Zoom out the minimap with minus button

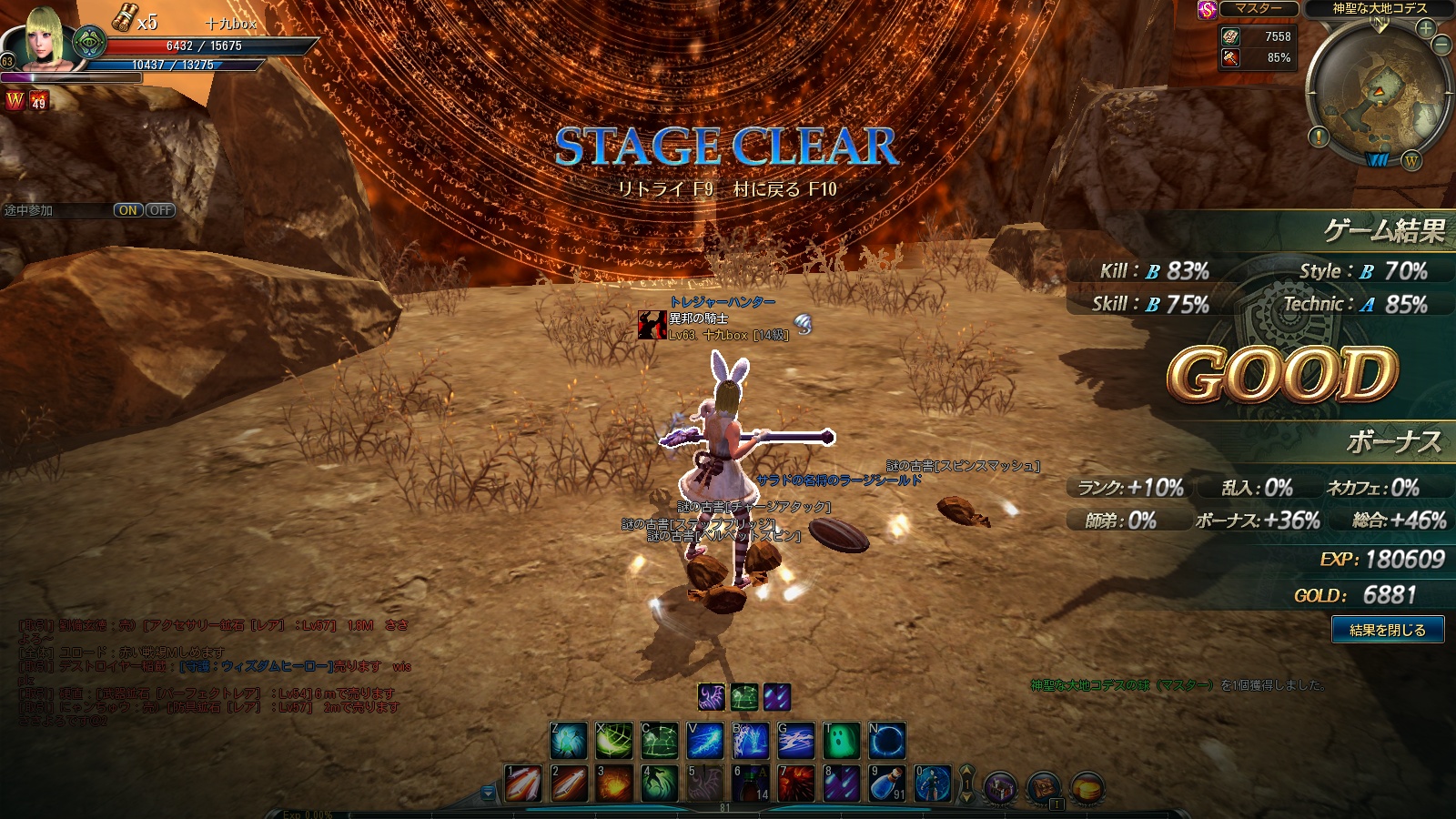pos(1442,45)
